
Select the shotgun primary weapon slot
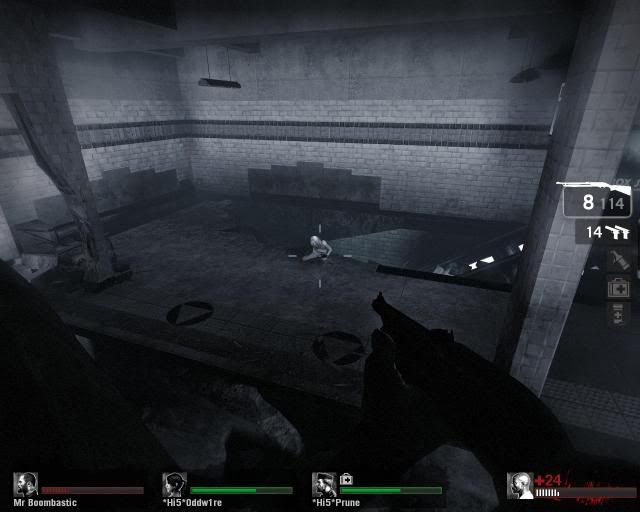pos(596,201)
